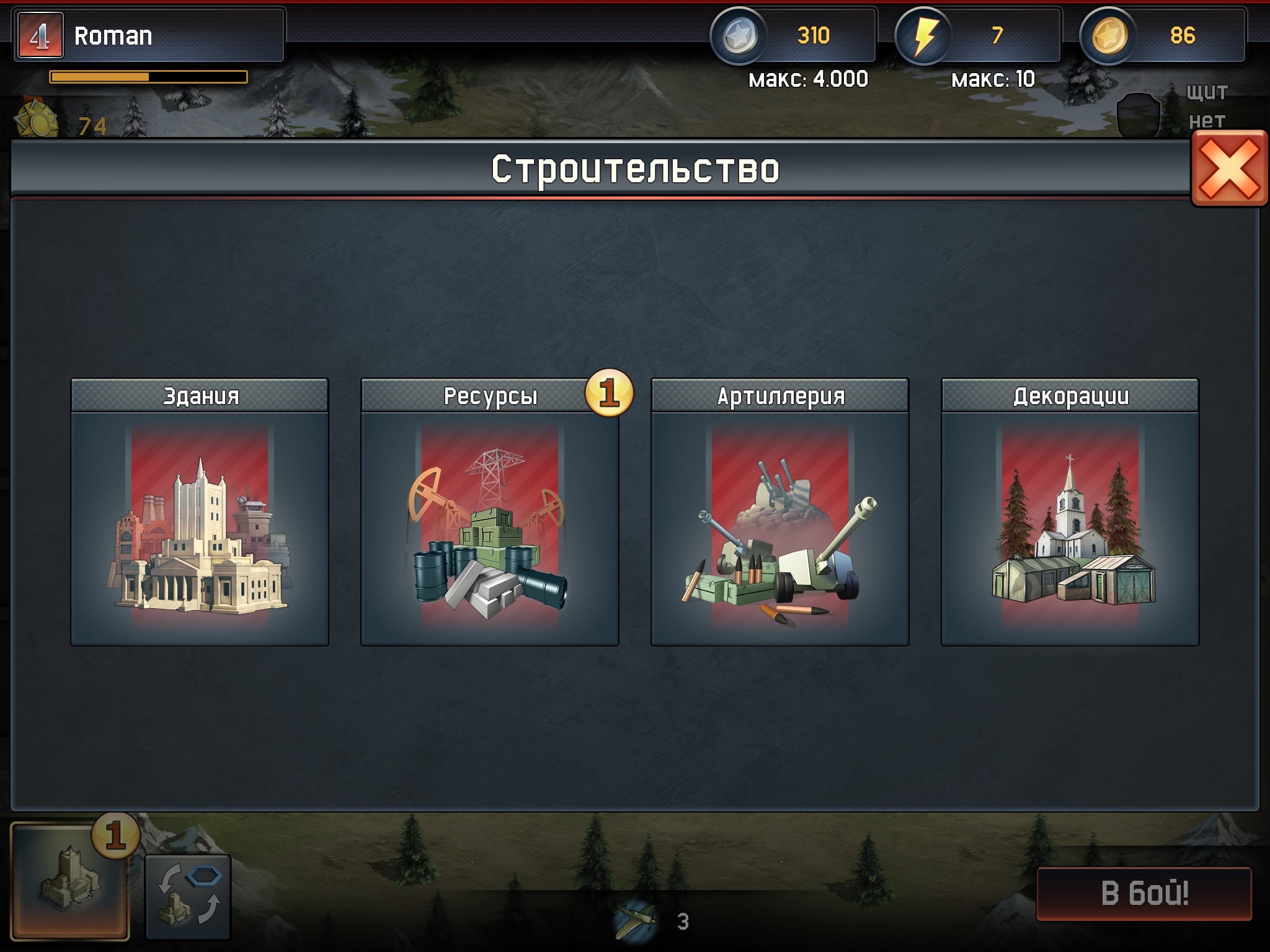Start a battle with В бой!

coord(1144,893)
